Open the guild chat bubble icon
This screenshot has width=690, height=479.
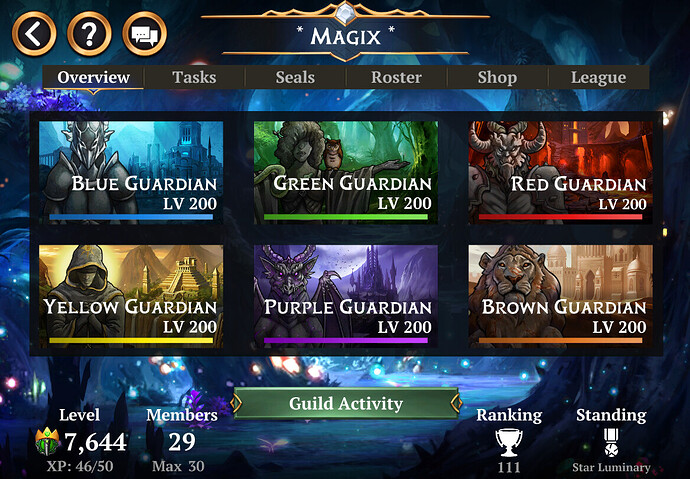click(144, 35)
